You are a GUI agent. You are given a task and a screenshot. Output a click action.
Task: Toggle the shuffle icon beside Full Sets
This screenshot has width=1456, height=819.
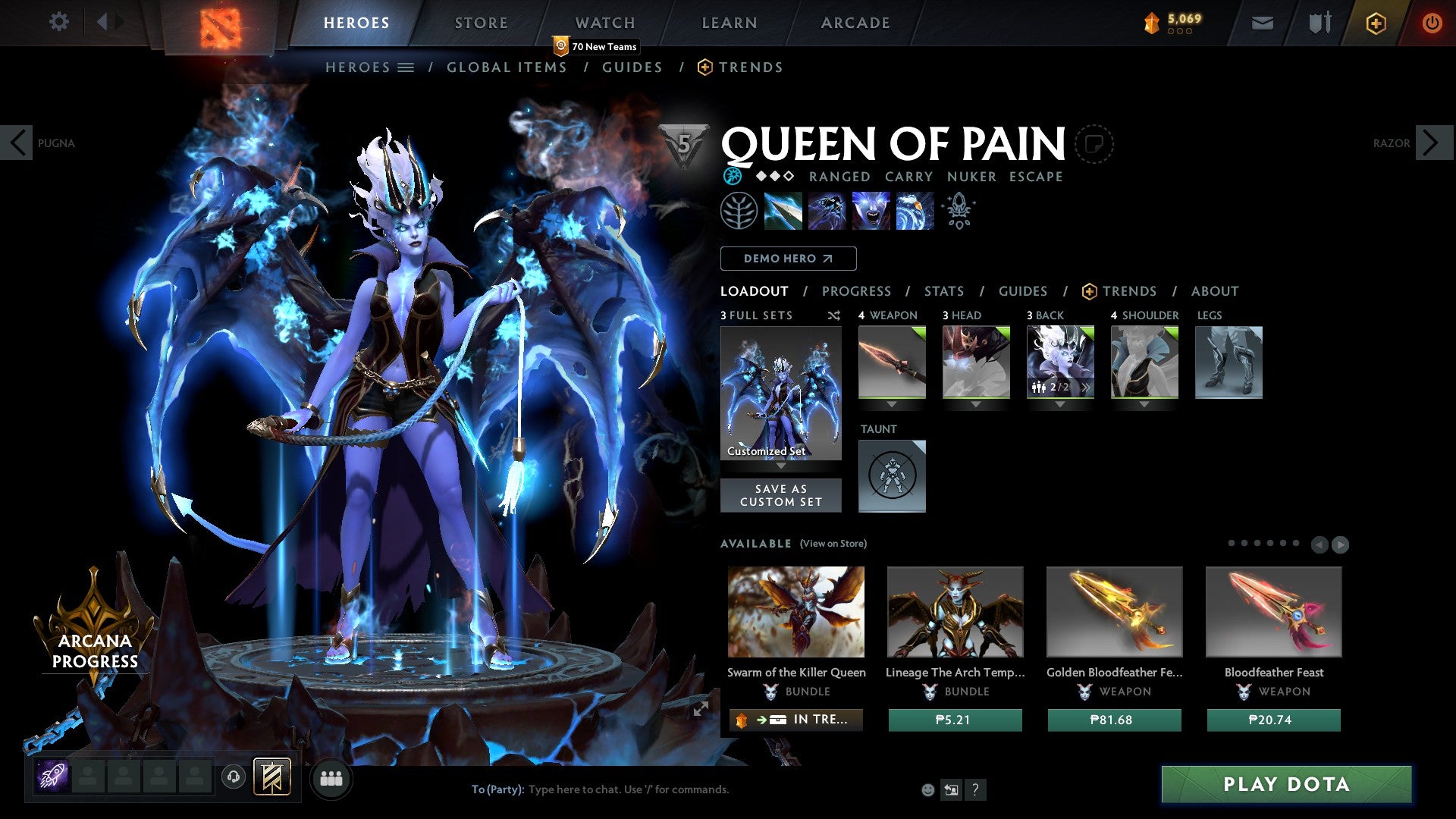pyautogui.click(x=833, y=315)
